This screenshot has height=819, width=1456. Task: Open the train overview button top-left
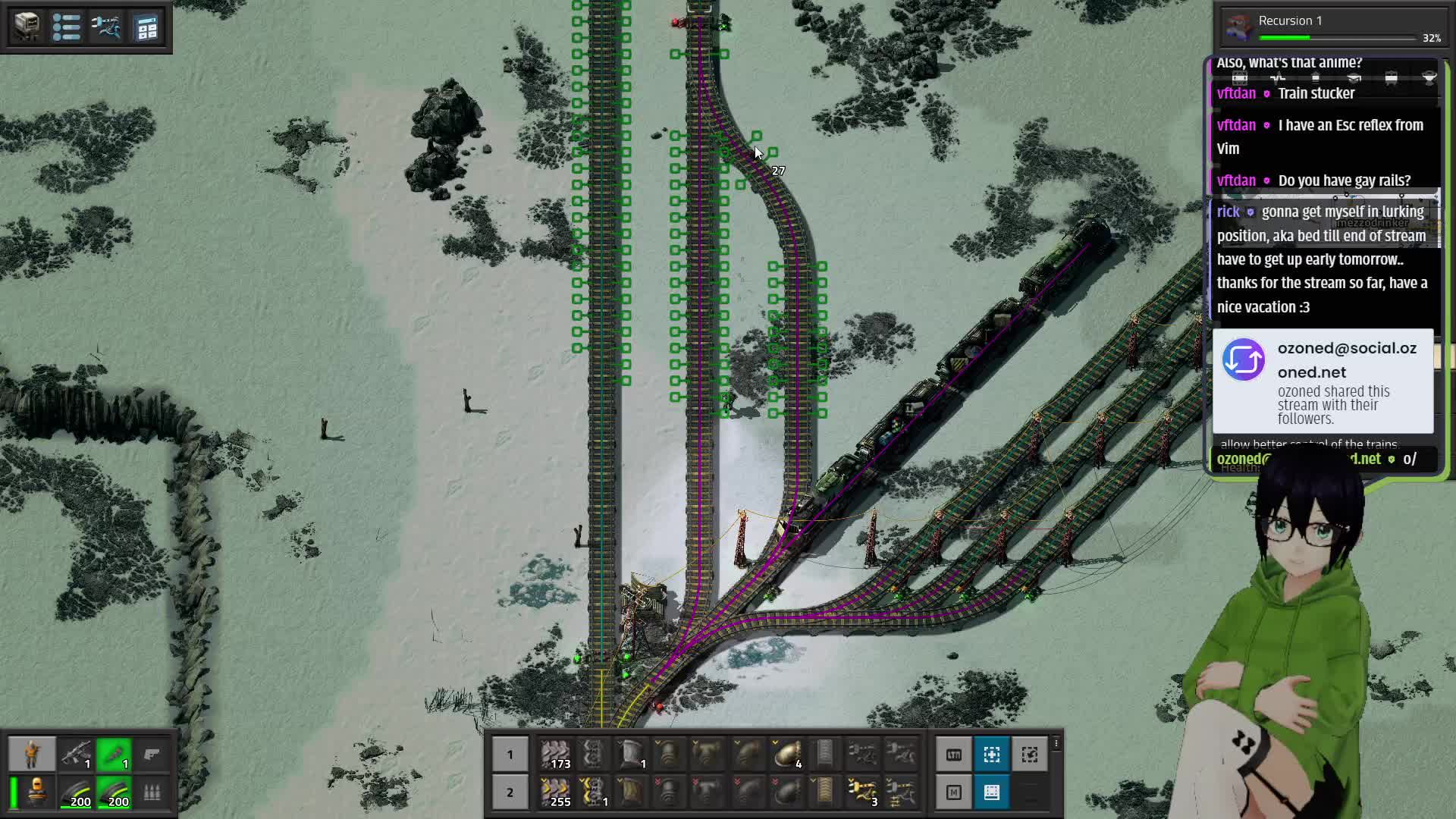27,27
